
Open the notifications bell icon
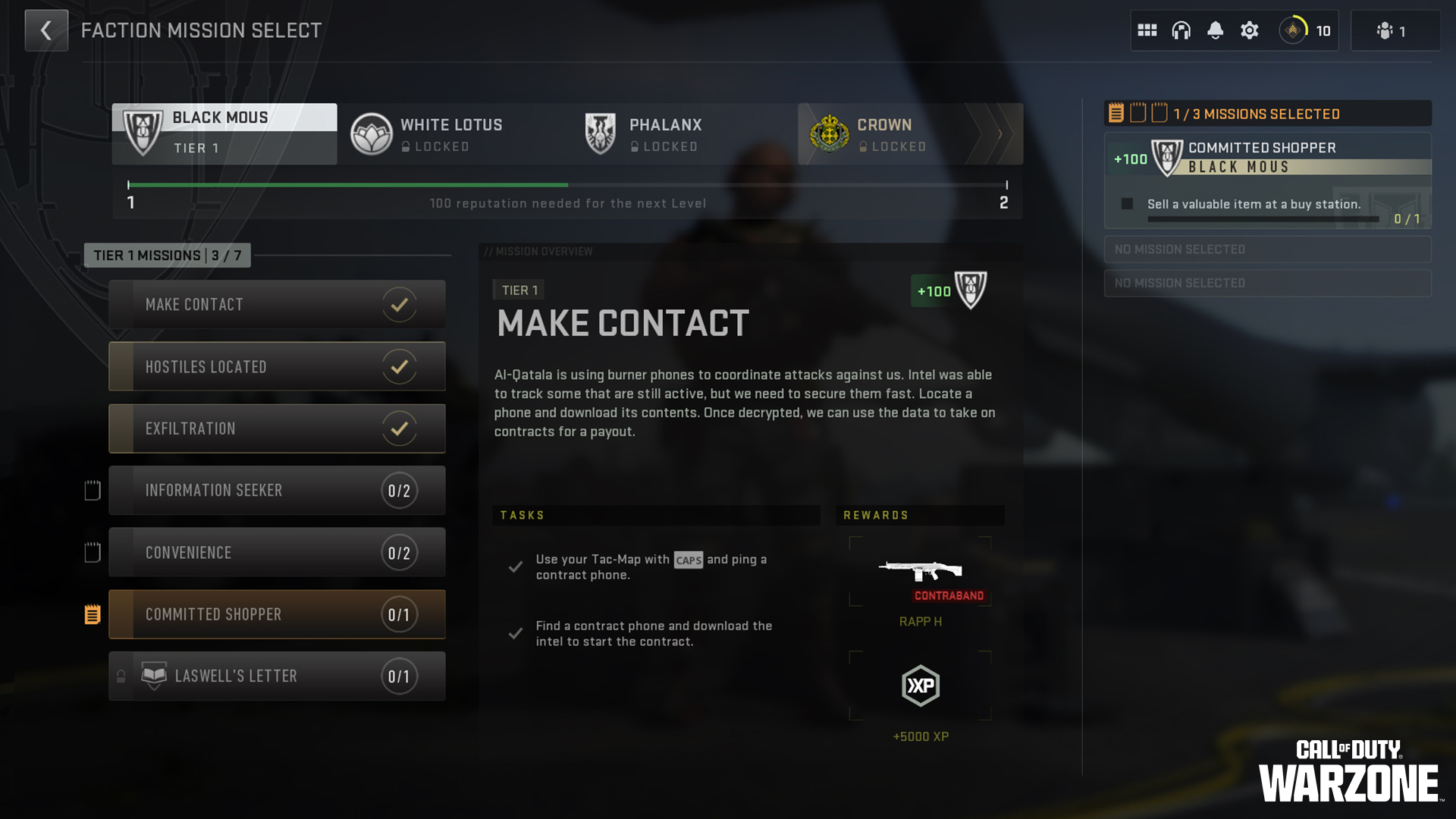[x=1215, y=30]
